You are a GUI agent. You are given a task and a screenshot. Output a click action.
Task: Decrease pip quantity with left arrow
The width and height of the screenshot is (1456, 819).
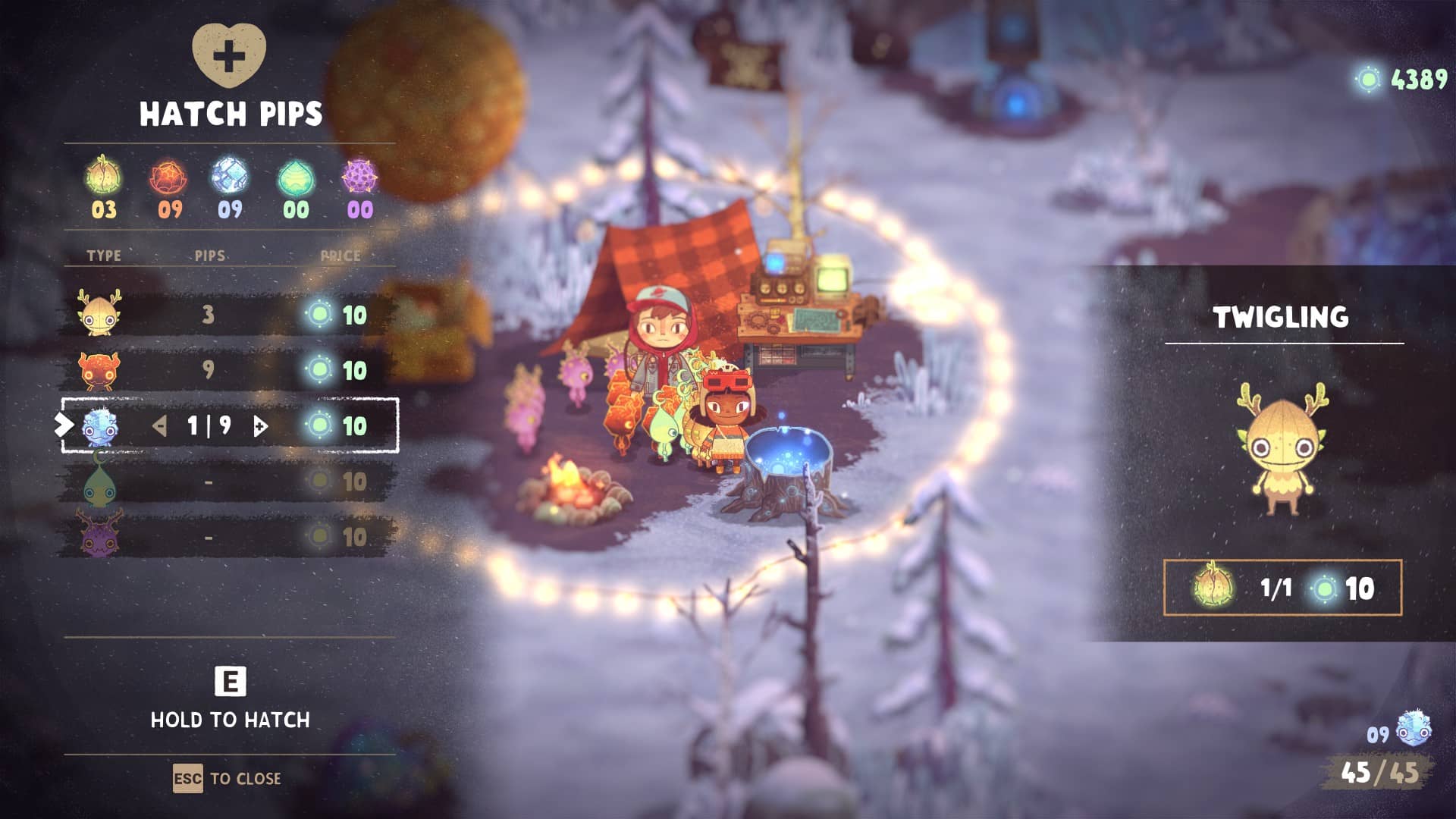point(159,426)
